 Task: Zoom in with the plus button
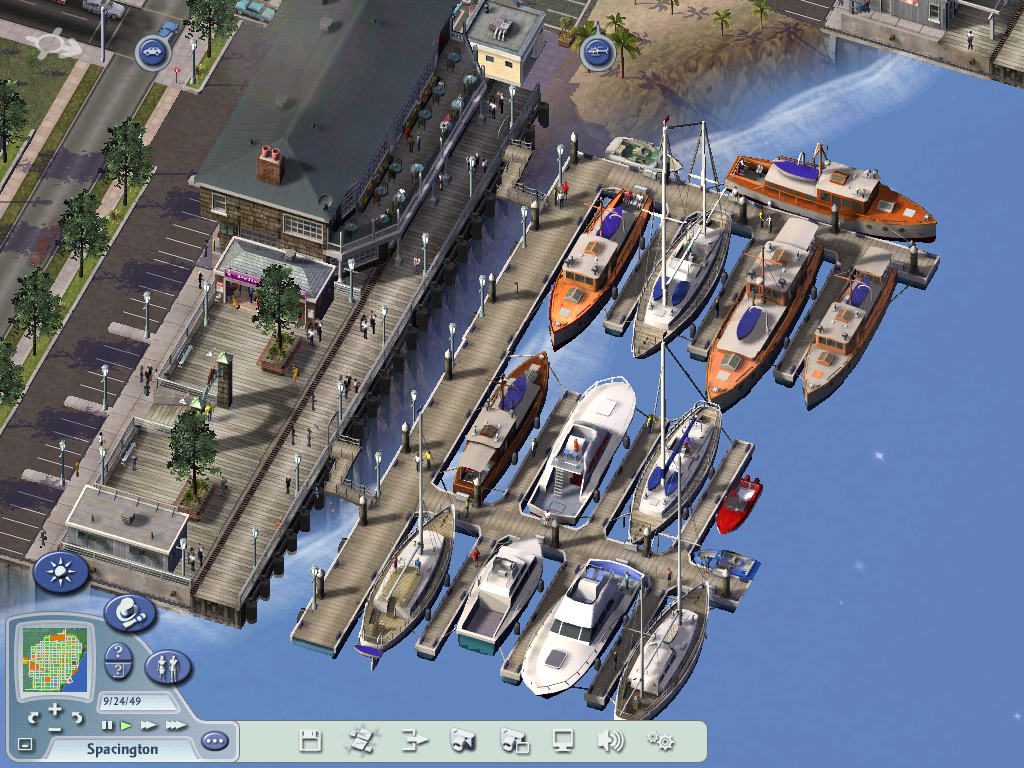[x=55, y=709]
